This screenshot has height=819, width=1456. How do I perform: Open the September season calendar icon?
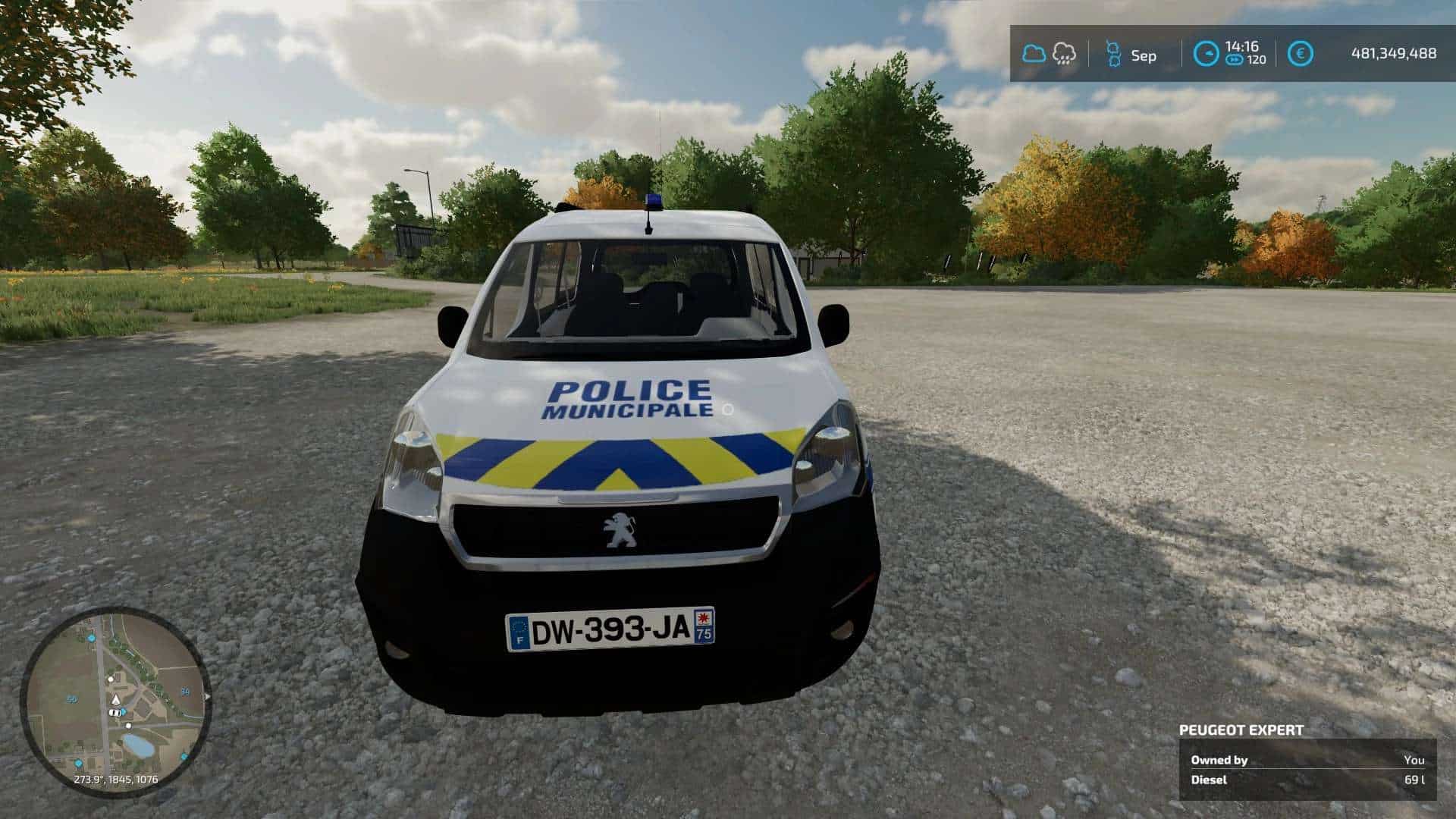tap(1112, 55)
